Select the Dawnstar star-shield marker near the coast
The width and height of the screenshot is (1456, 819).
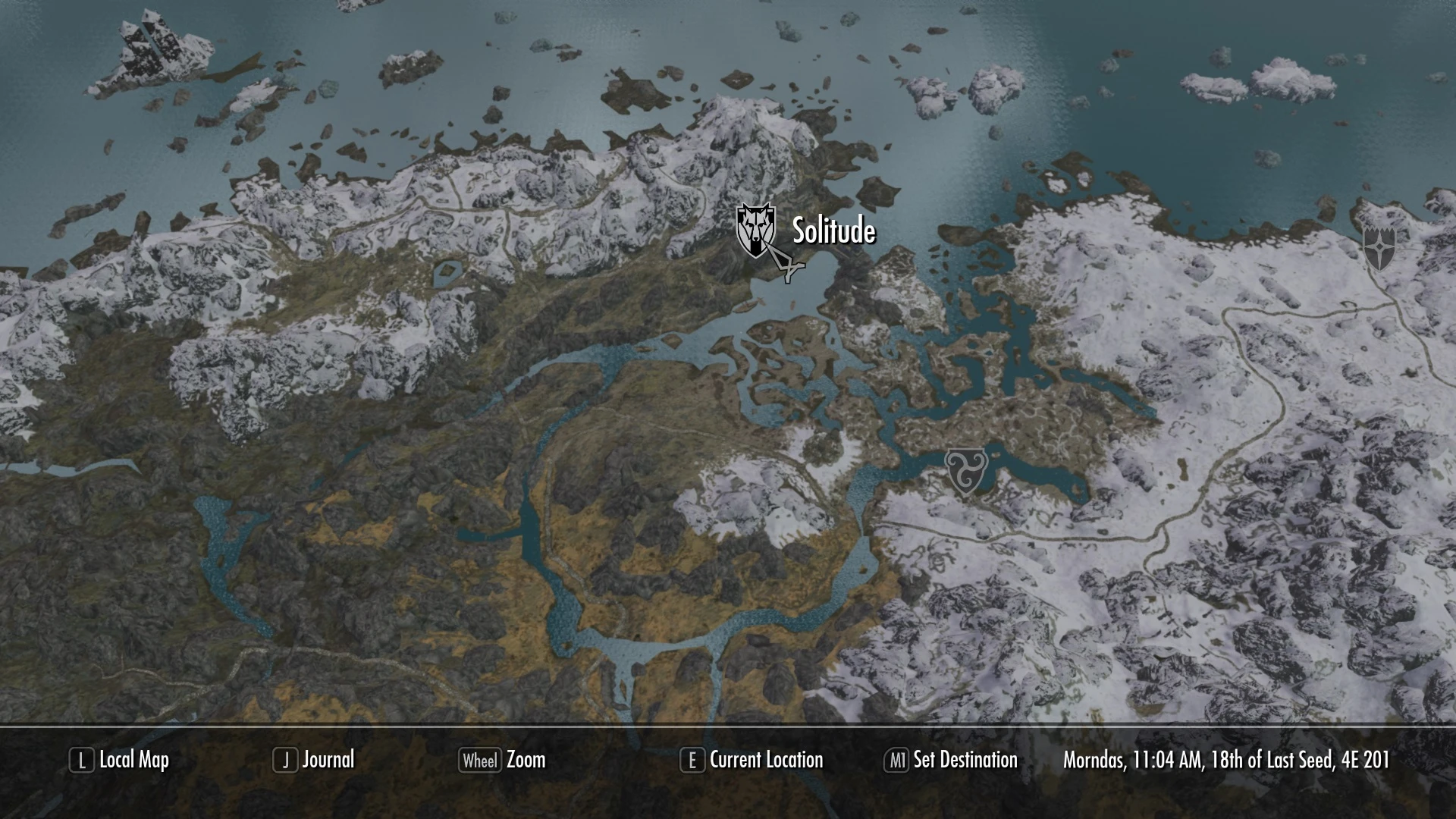click(1382, 246)
